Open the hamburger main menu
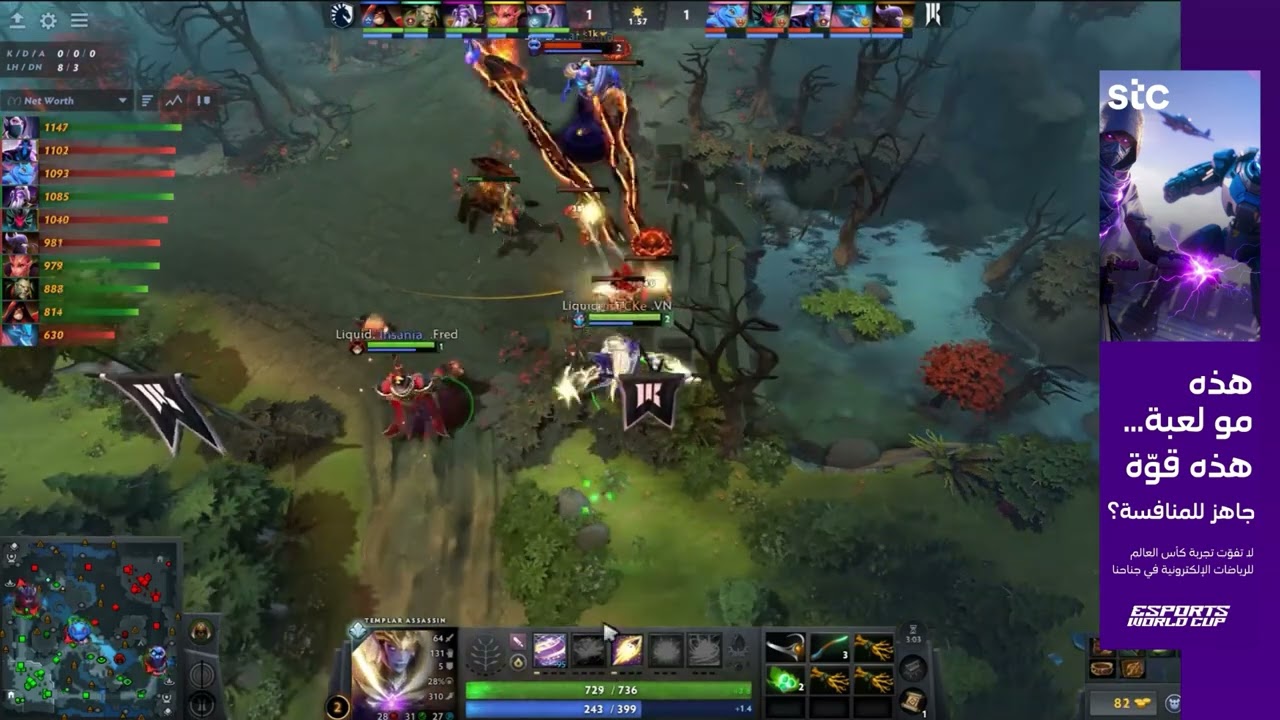This screenshot has height=720, width=1280. (x=79, y=20)
